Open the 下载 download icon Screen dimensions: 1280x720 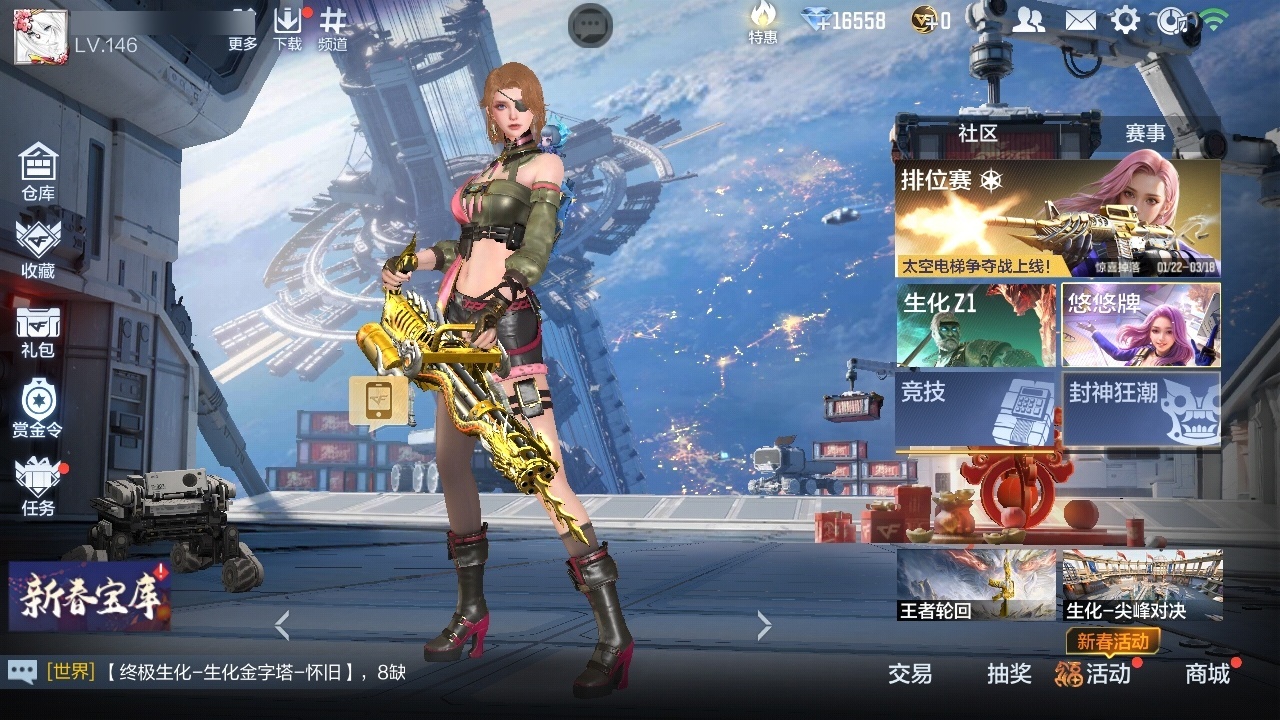coord(287,27)
